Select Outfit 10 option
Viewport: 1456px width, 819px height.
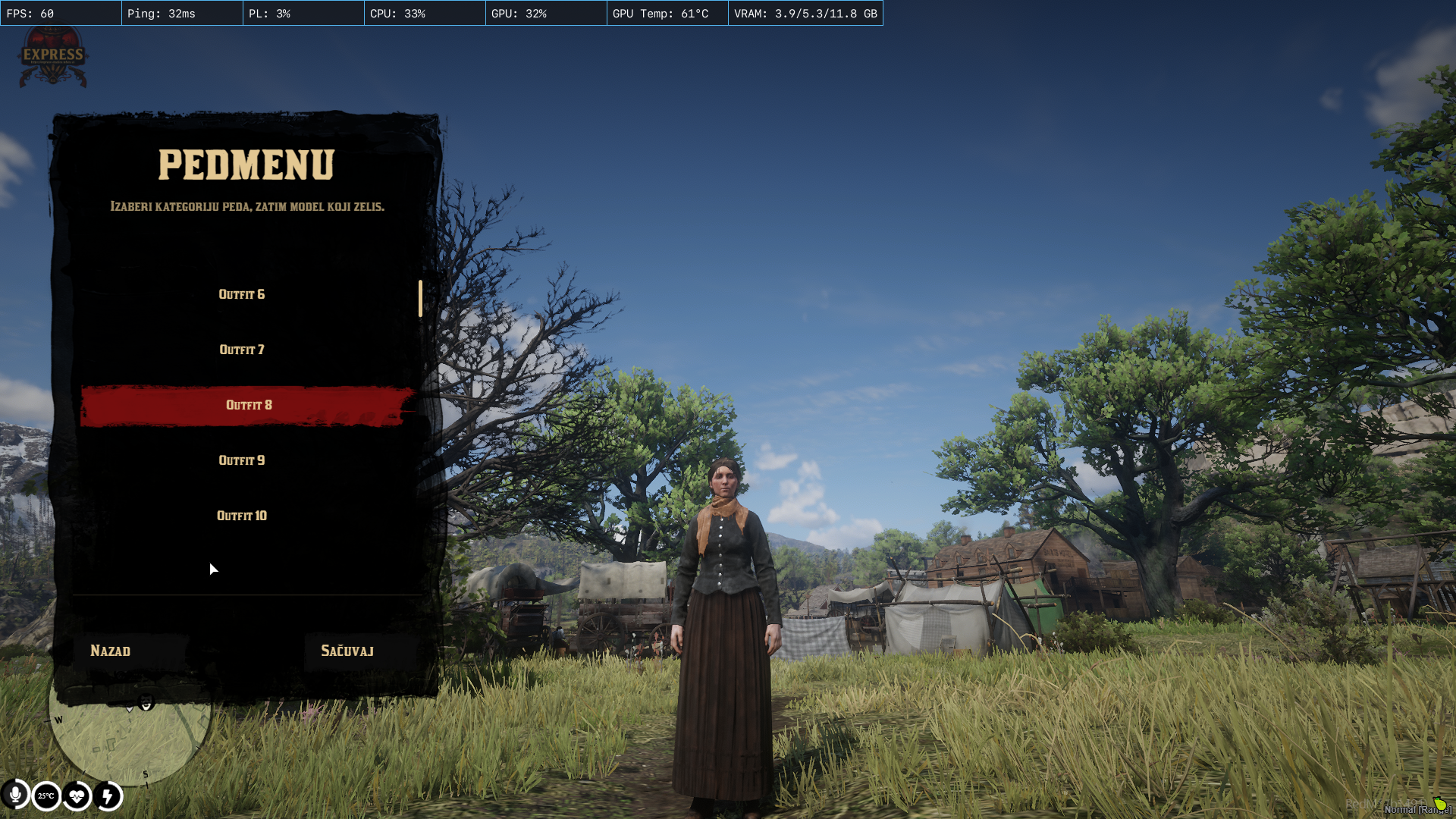pyautogui.click(x=242, y=516)
